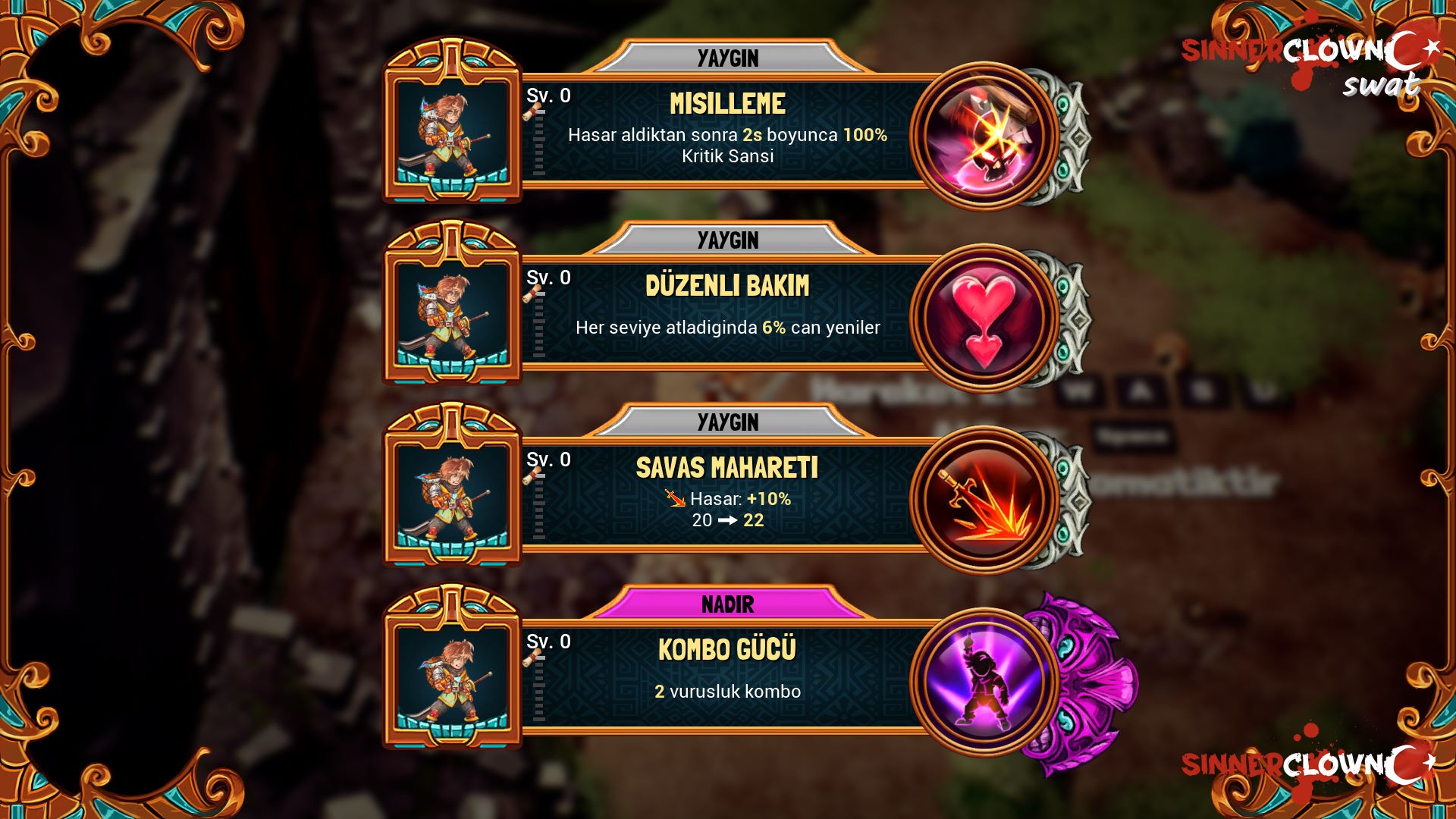1456x819 pixels.
Task: Click the character portrait beside Misilleme
Action: click(x=453, y=130)
